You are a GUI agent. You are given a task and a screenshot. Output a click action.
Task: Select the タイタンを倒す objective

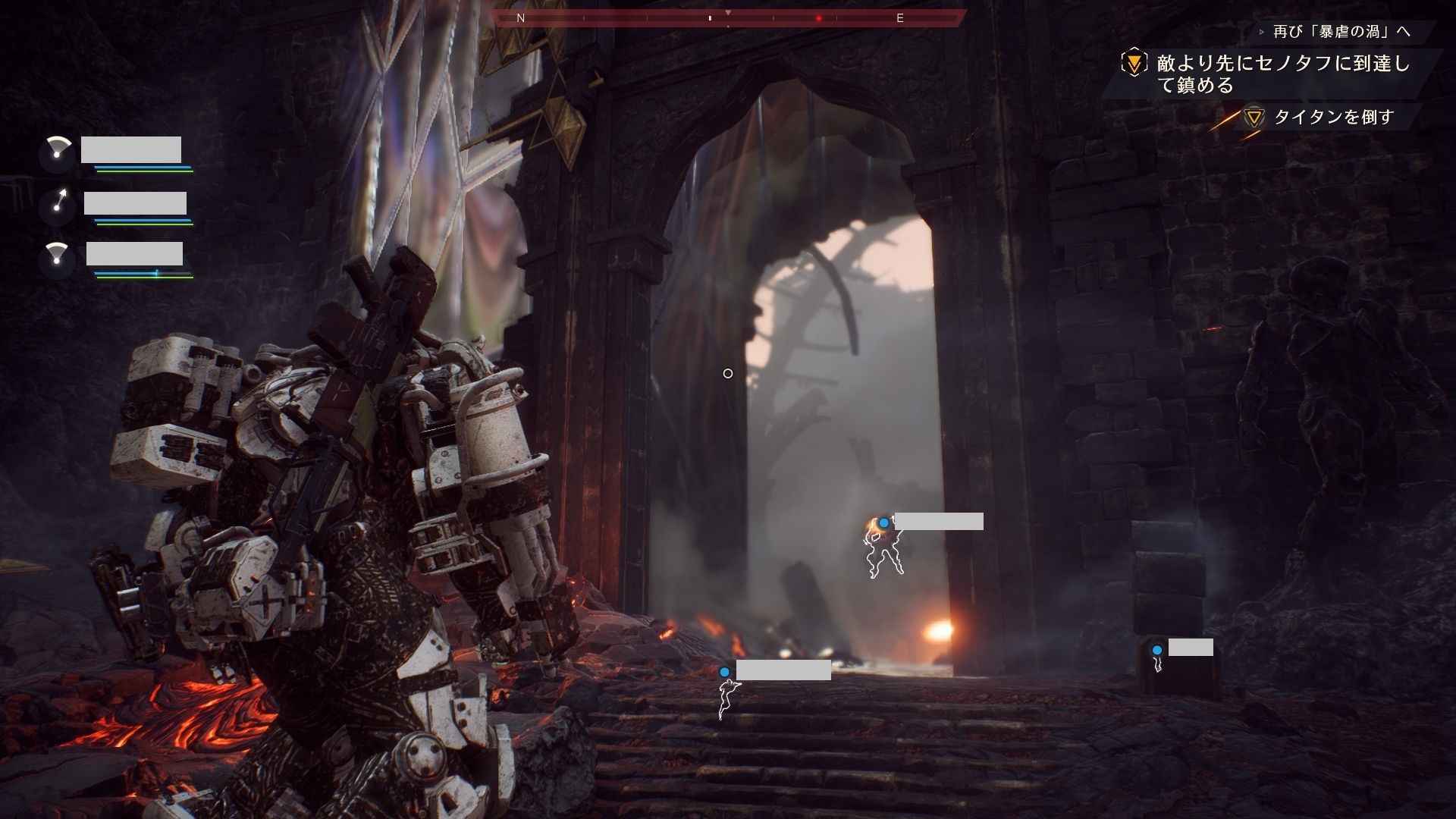point(1333,118)
